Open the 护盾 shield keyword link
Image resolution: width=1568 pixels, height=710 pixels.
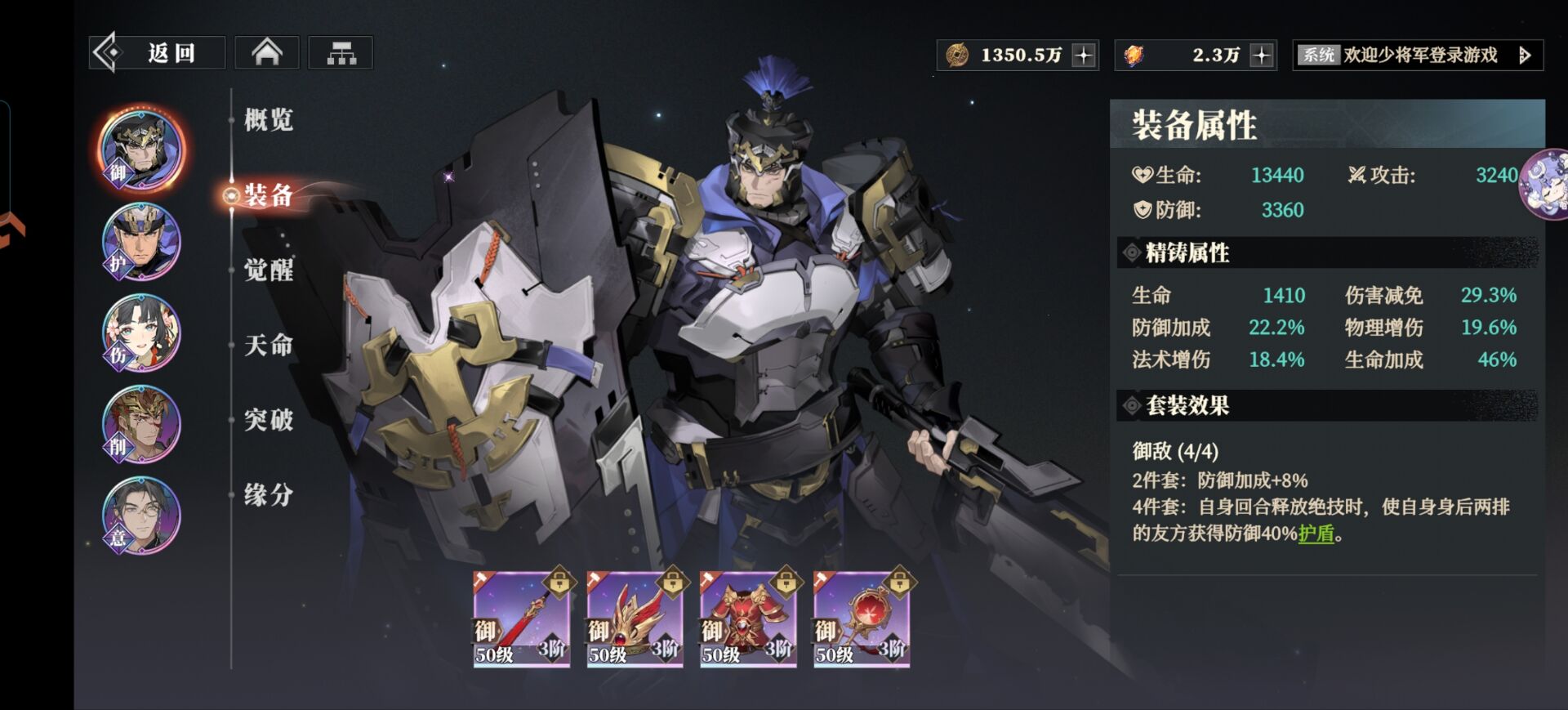pyautogui.click(x=1316, y=534)
